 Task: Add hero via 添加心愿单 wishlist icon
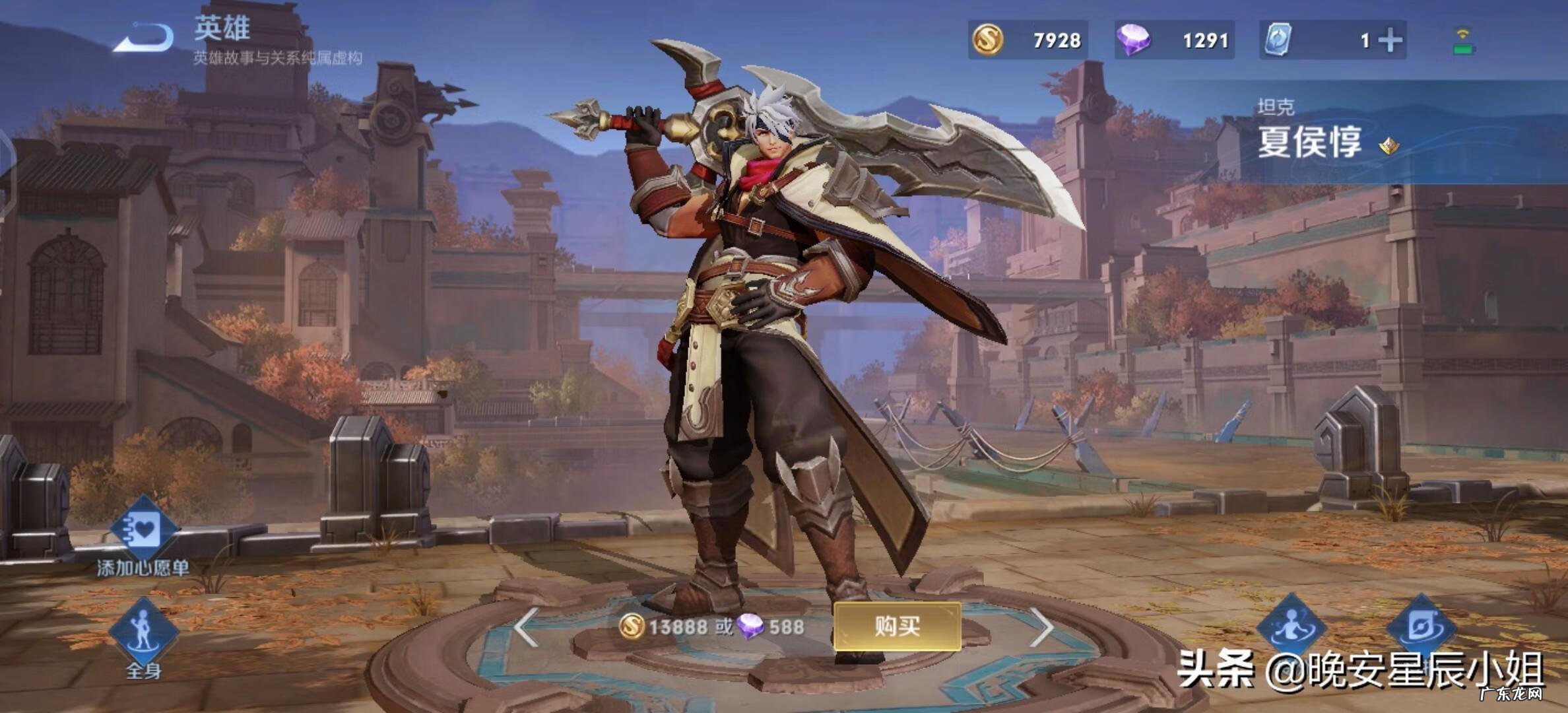(143, 530)
